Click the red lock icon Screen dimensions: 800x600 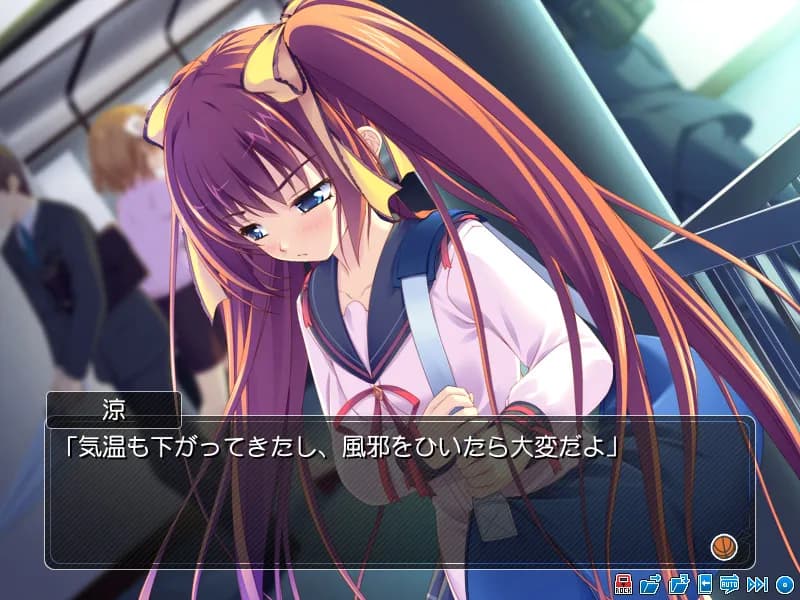coord(623,584)
